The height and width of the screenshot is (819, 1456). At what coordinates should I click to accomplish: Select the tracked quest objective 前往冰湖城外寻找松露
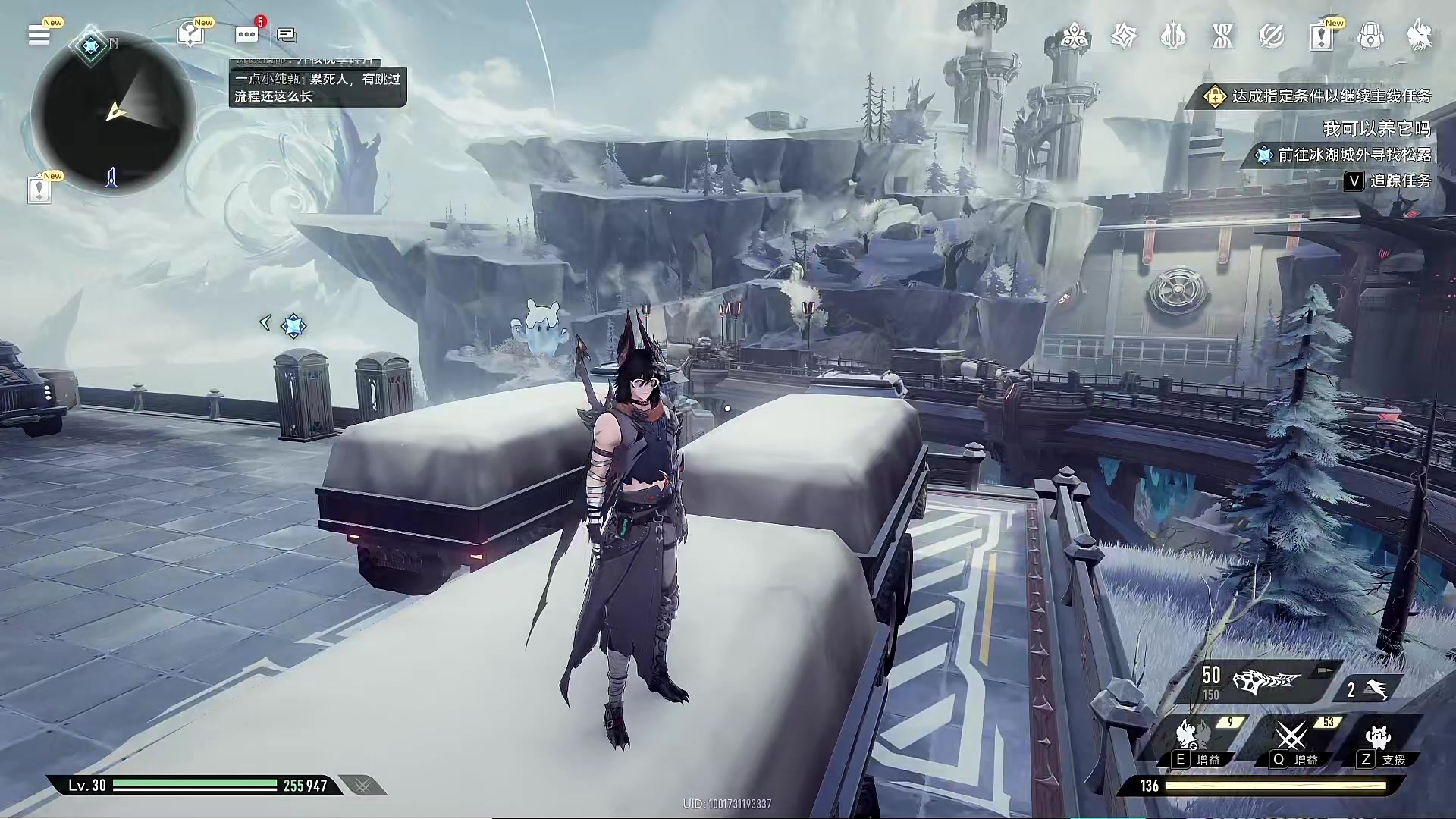tap(1345, 155)
